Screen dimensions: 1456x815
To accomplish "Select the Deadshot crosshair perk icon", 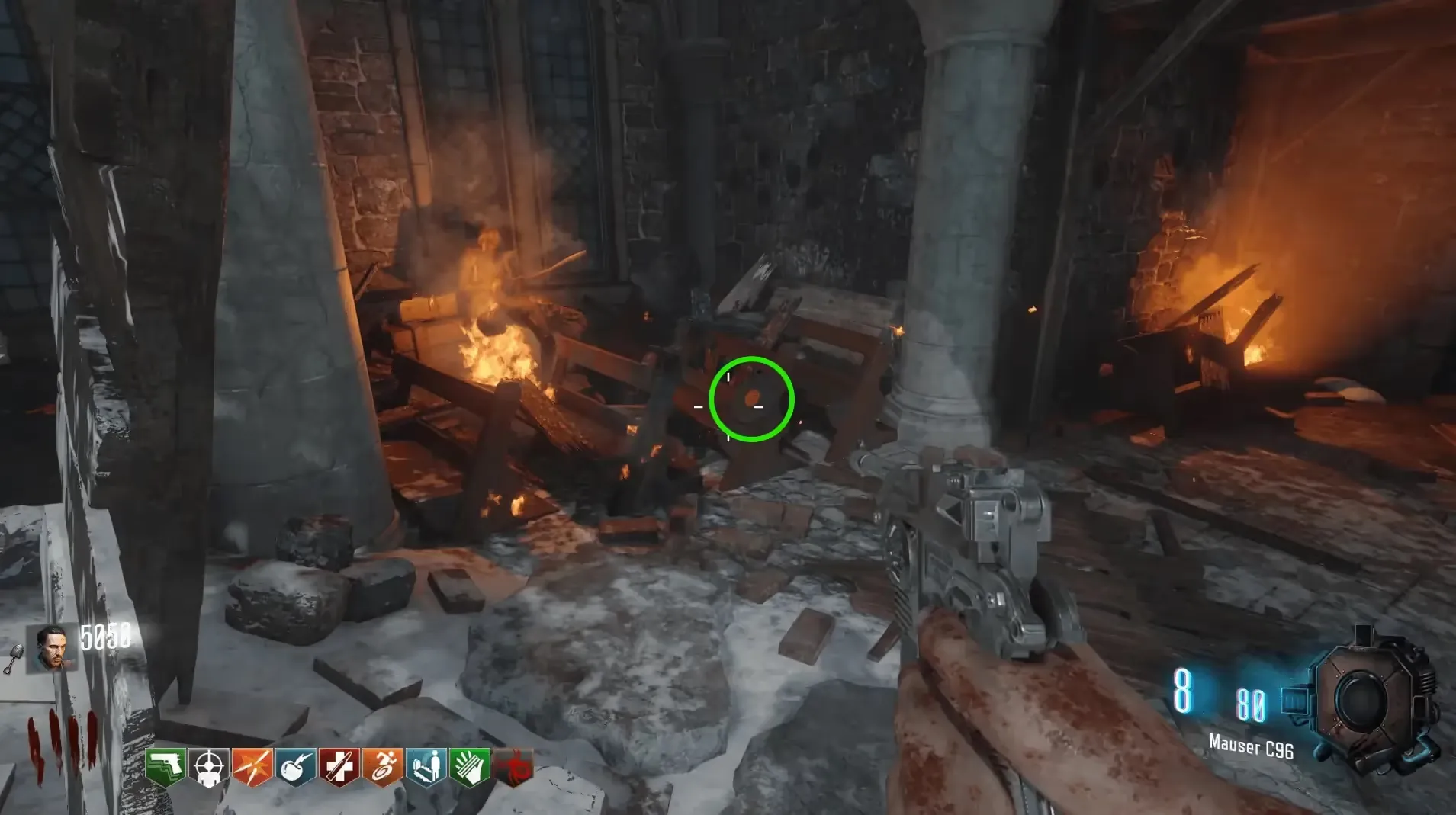I will (x=208, y=766).
